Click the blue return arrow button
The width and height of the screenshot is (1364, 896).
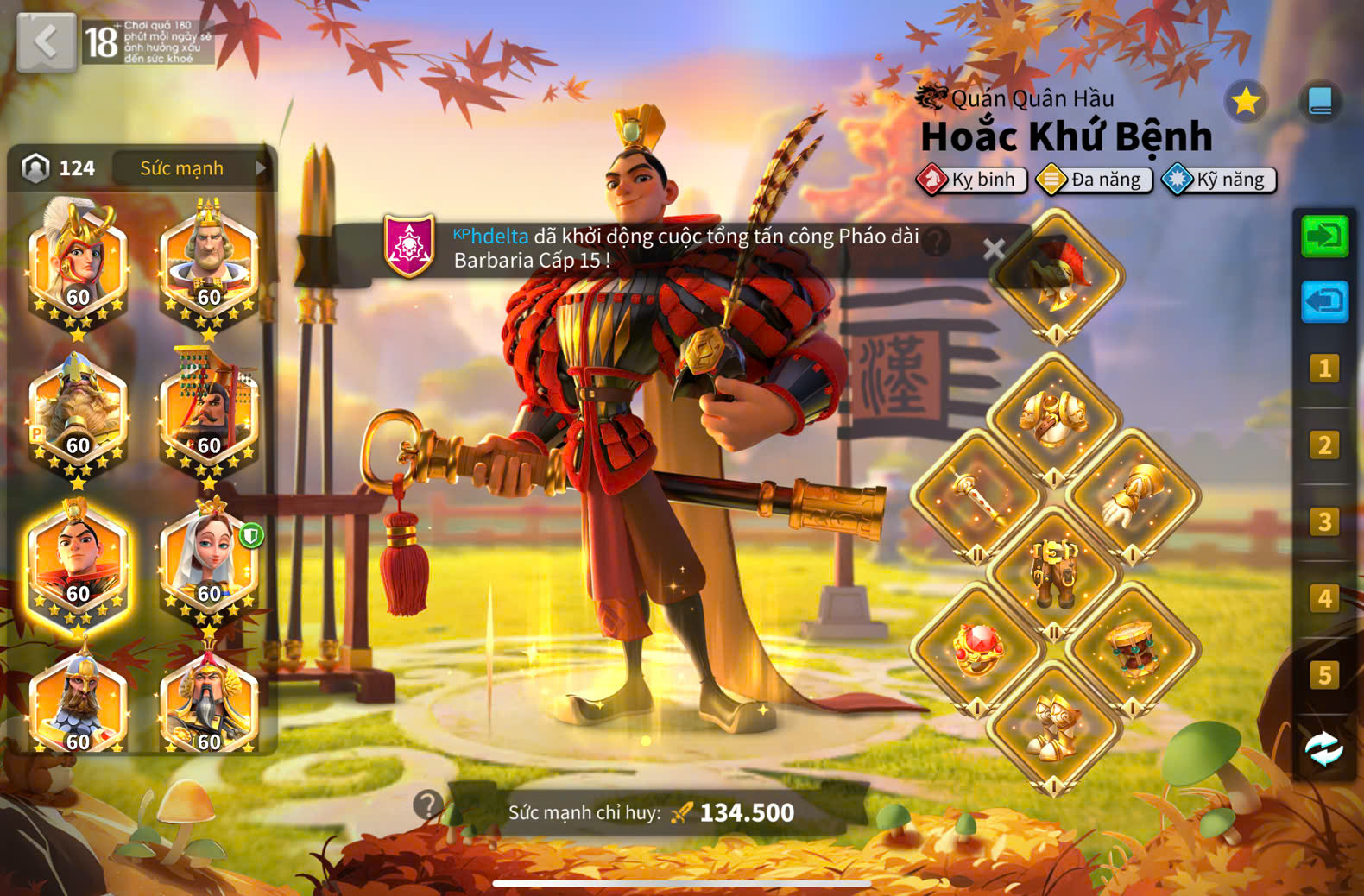(1324, 301)
